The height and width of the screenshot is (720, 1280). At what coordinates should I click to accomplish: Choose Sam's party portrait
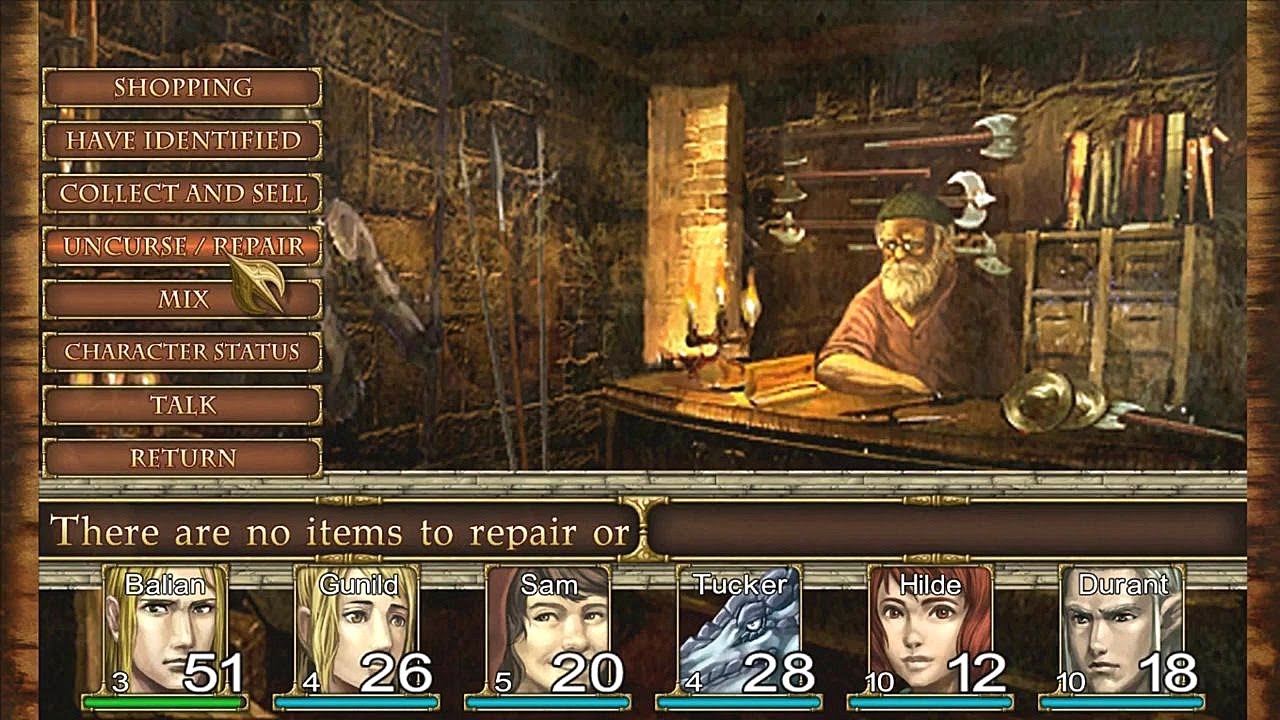pyautogui.click(x=548, y=632)
